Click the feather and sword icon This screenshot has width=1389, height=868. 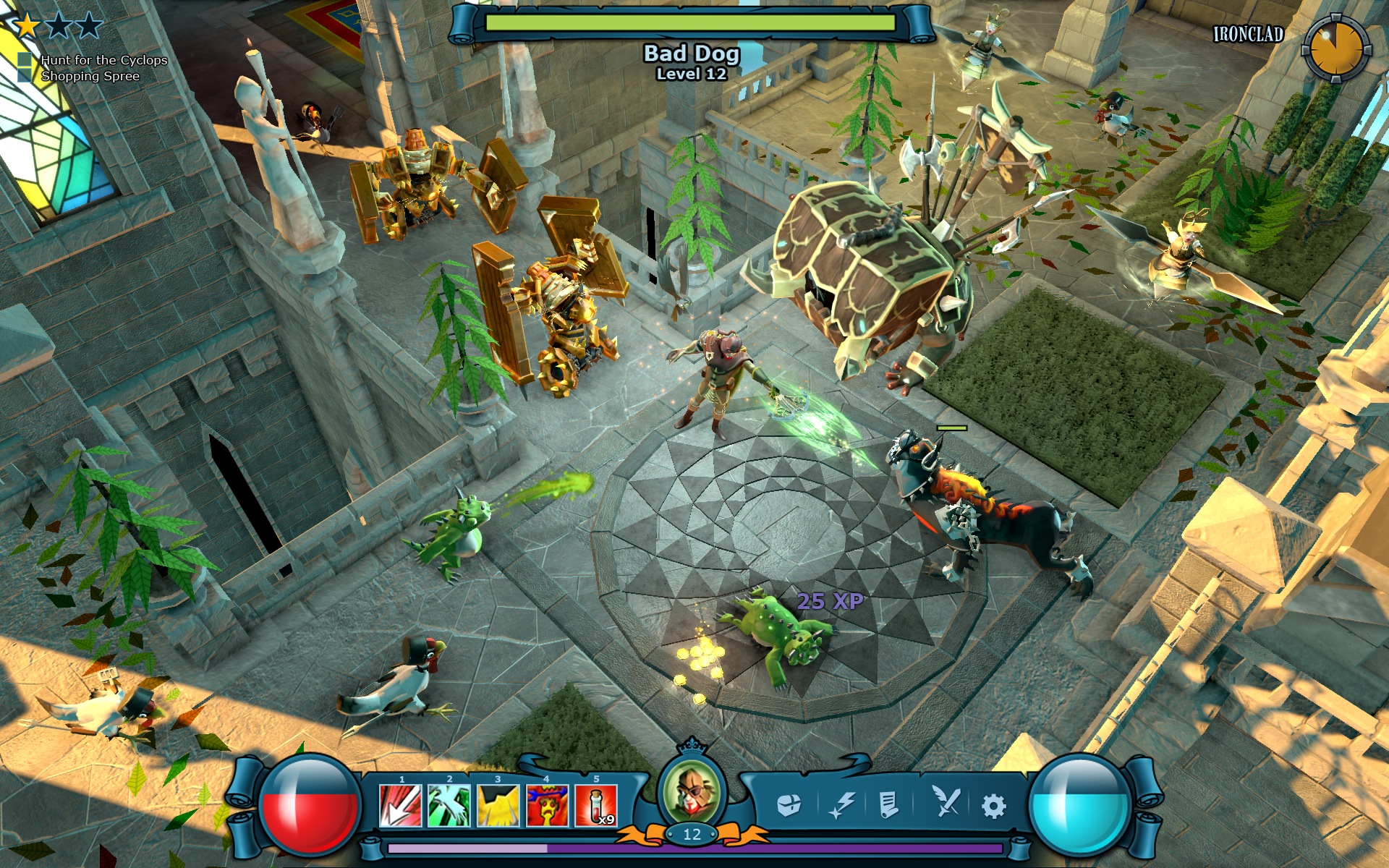pos(946,803)
